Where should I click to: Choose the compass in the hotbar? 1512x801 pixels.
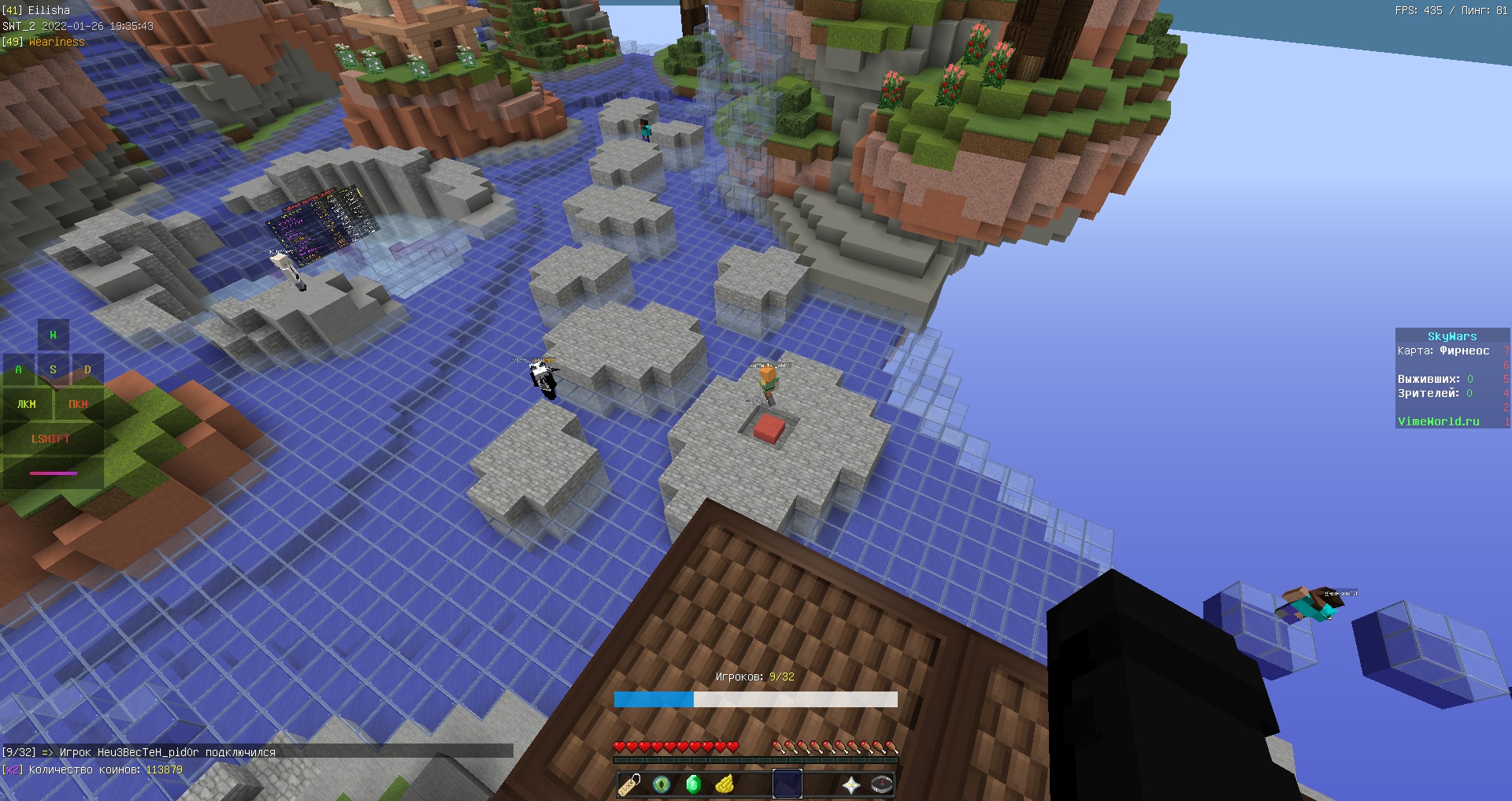point(882,784)
